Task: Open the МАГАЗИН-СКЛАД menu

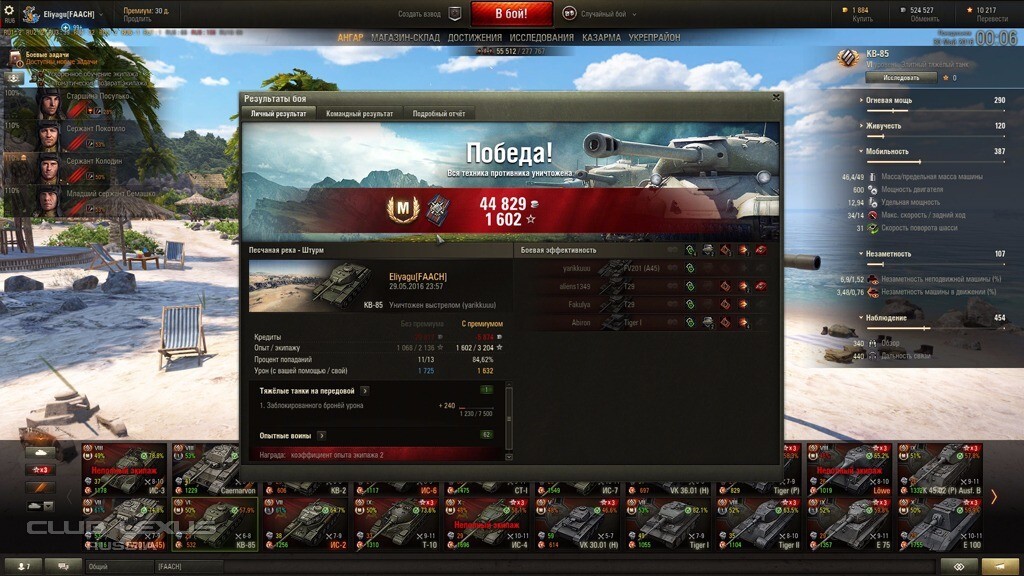Action: [405, 37]
